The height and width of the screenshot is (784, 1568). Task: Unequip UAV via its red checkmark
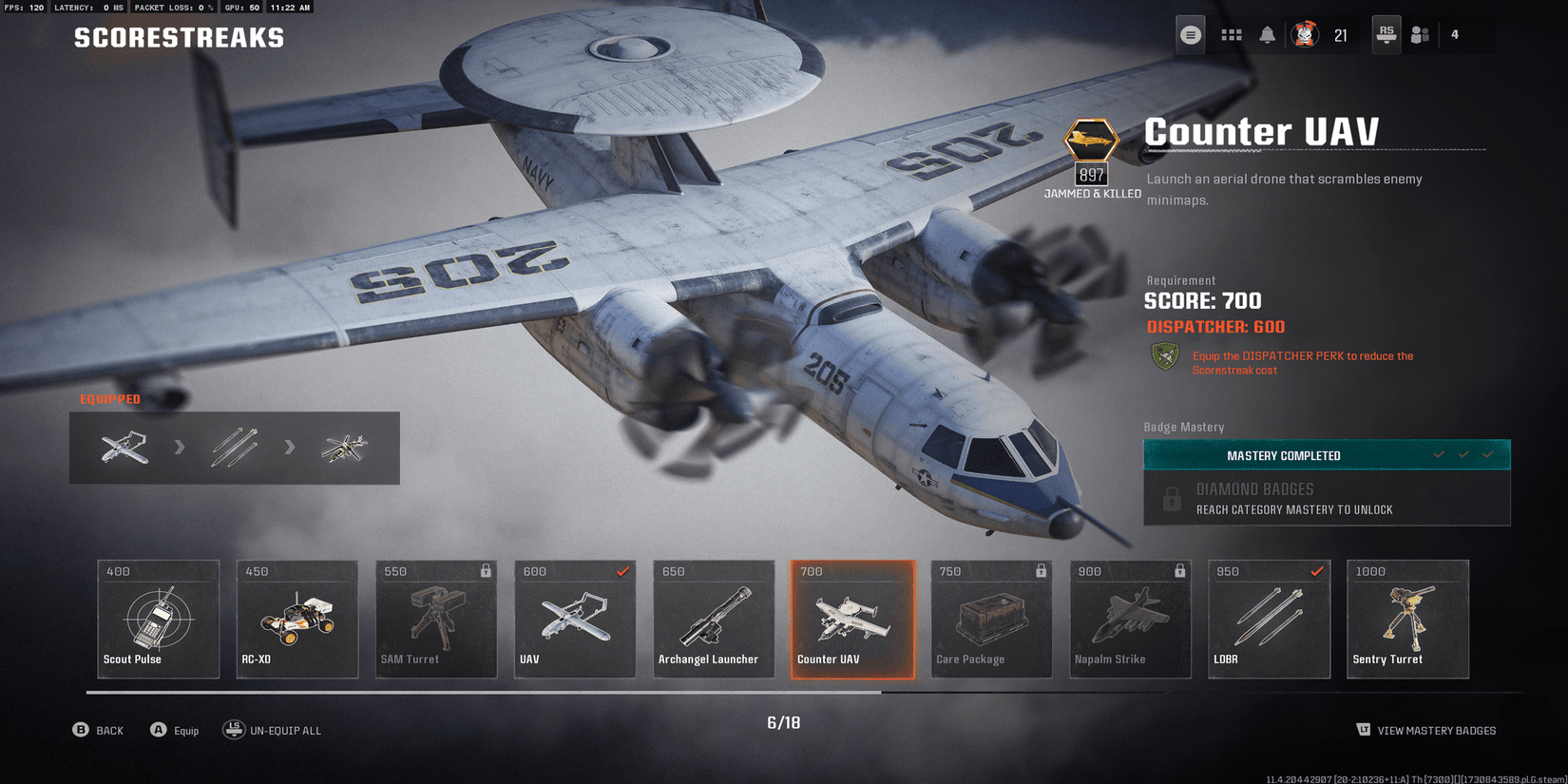click(x=623, y=571)
